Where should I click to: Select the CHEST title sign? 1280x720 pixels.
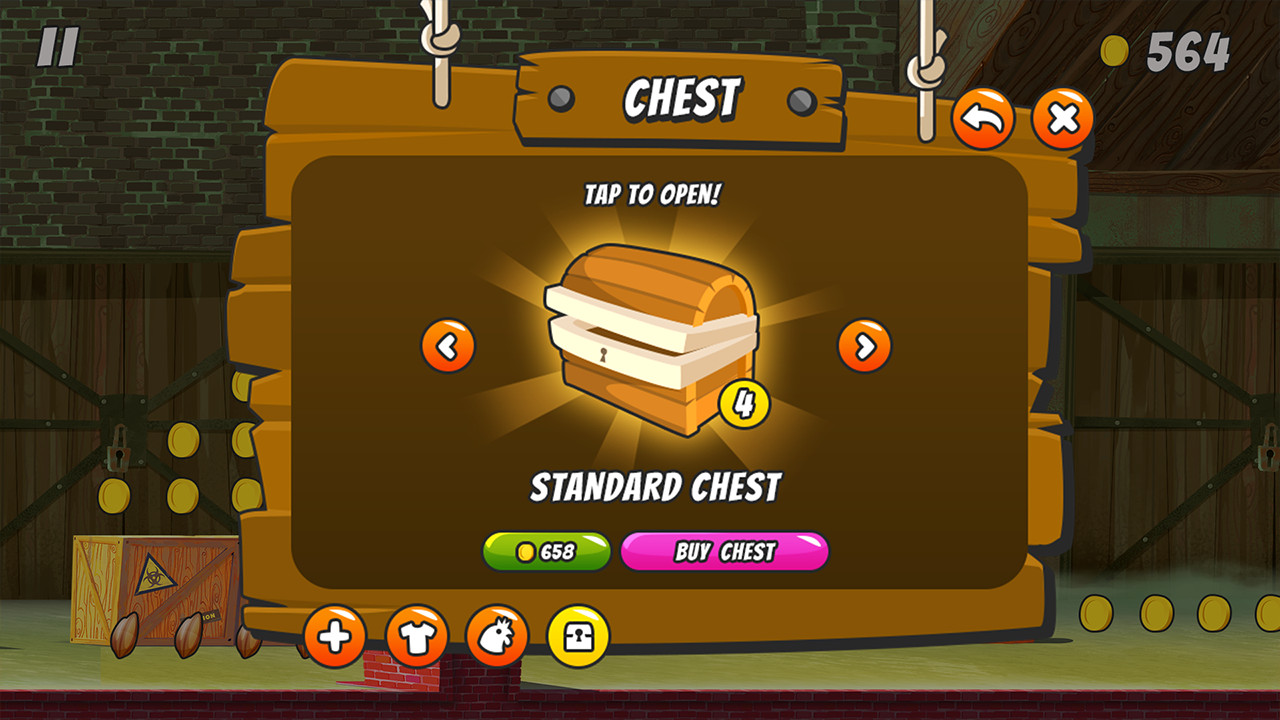click(x=682, y=99)
